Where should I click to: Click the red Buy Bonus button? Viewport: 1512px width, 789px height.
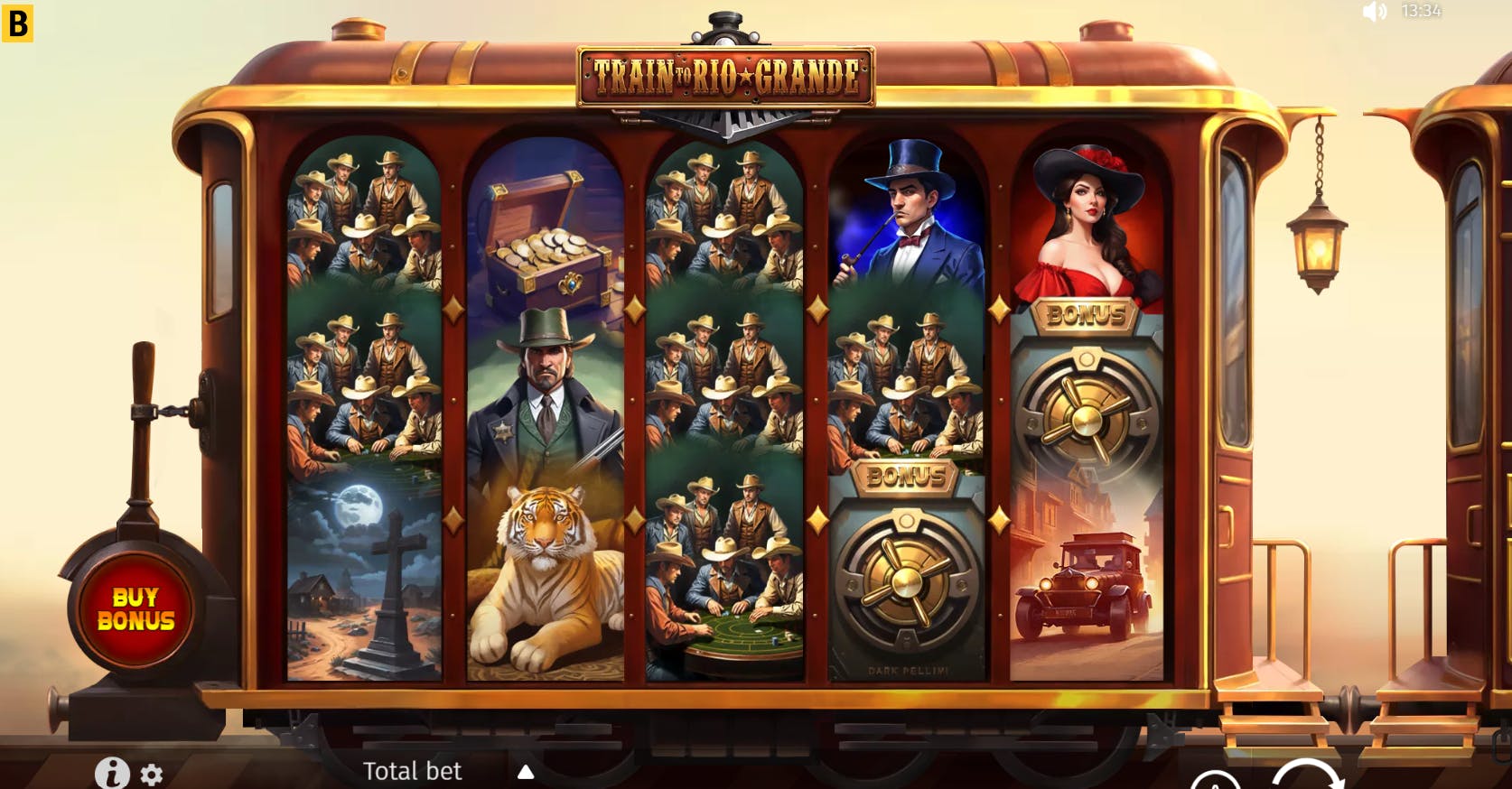tap(135, 608)
